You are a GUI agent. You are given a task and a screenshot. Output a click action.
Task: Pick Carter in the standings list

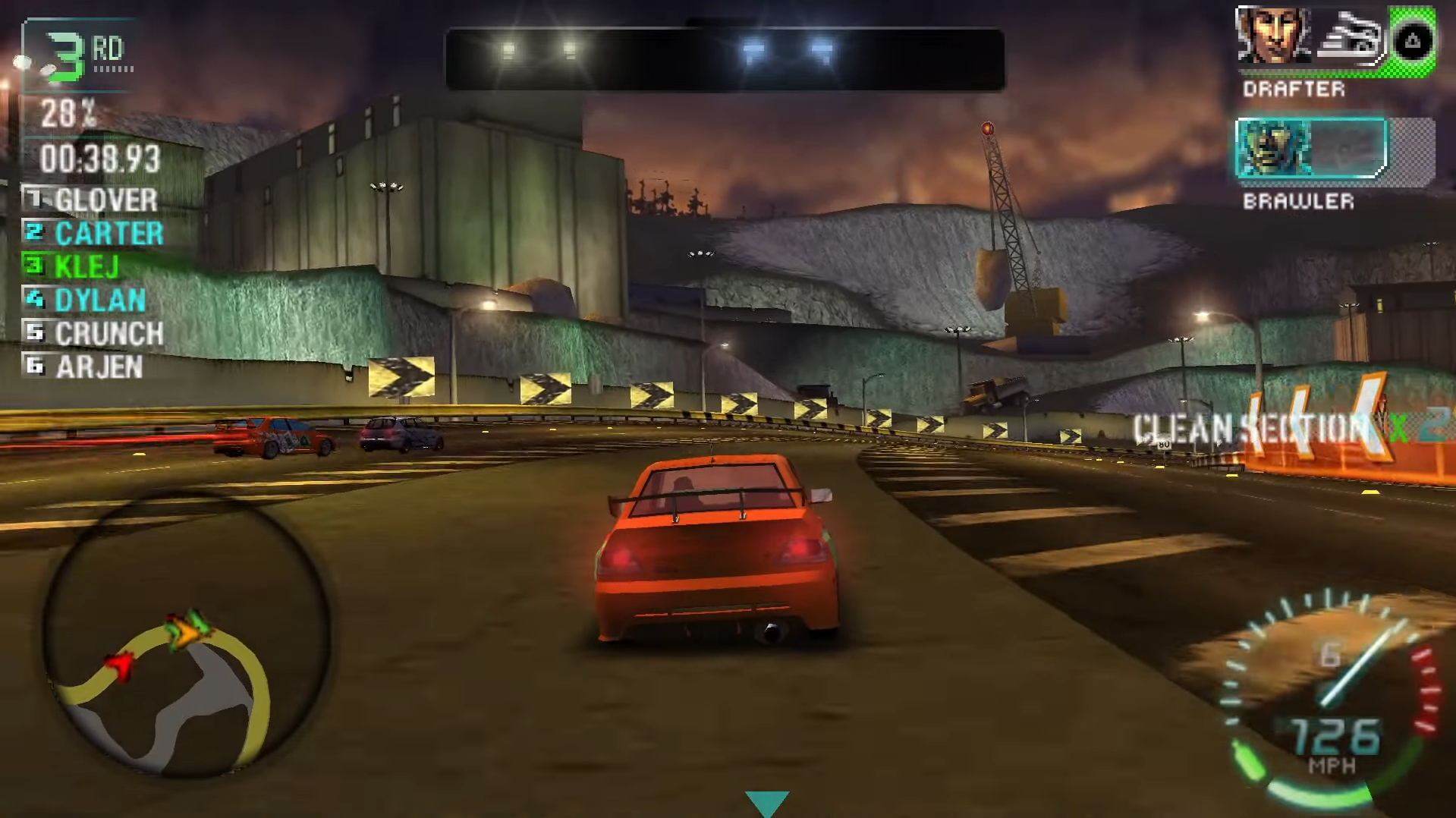click(96, 234)
